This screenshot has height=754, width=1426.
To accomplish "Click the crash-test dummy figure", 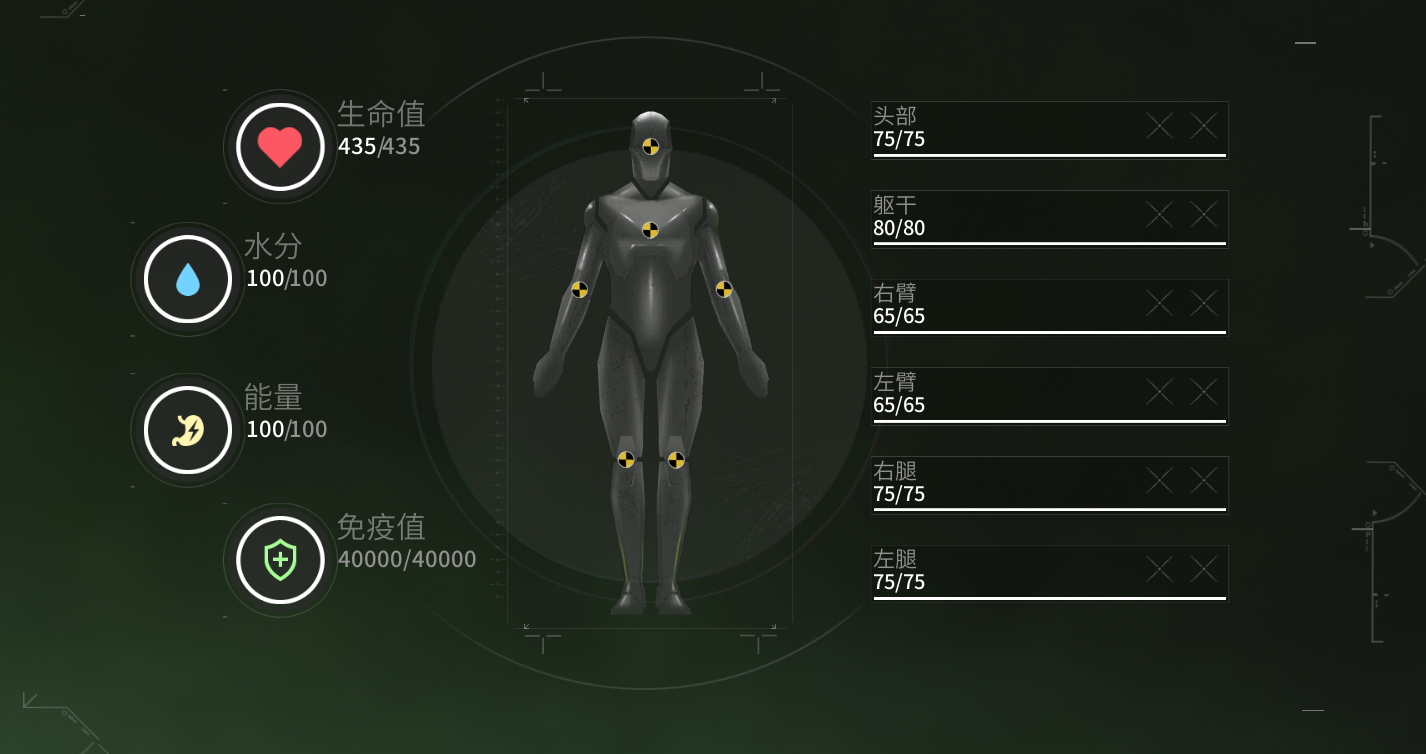I will click(x=652, y=360).
